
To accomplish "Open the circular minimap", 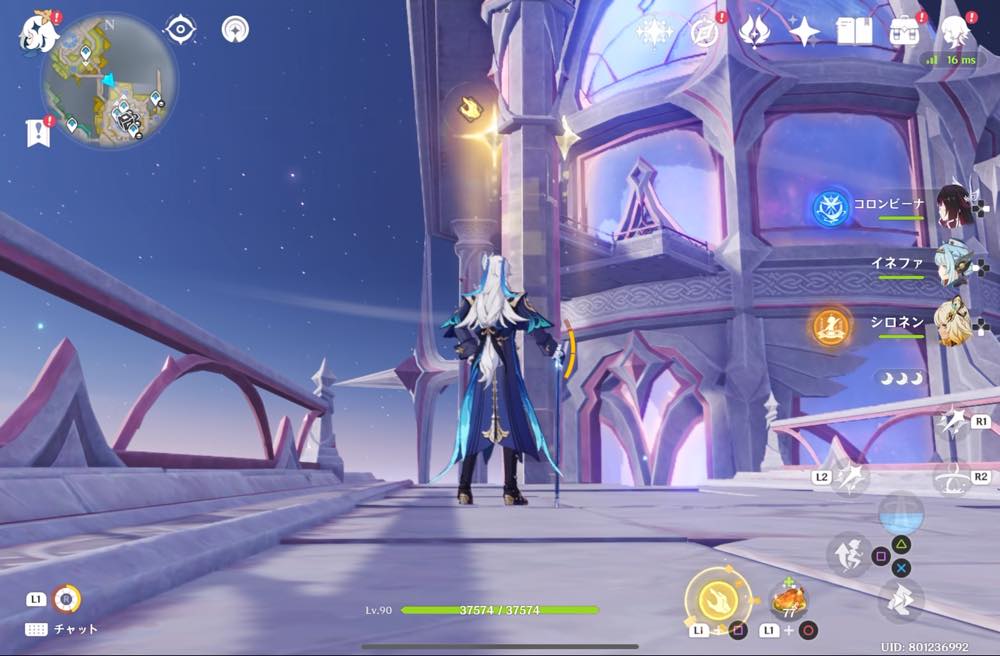I will (109, 82).
